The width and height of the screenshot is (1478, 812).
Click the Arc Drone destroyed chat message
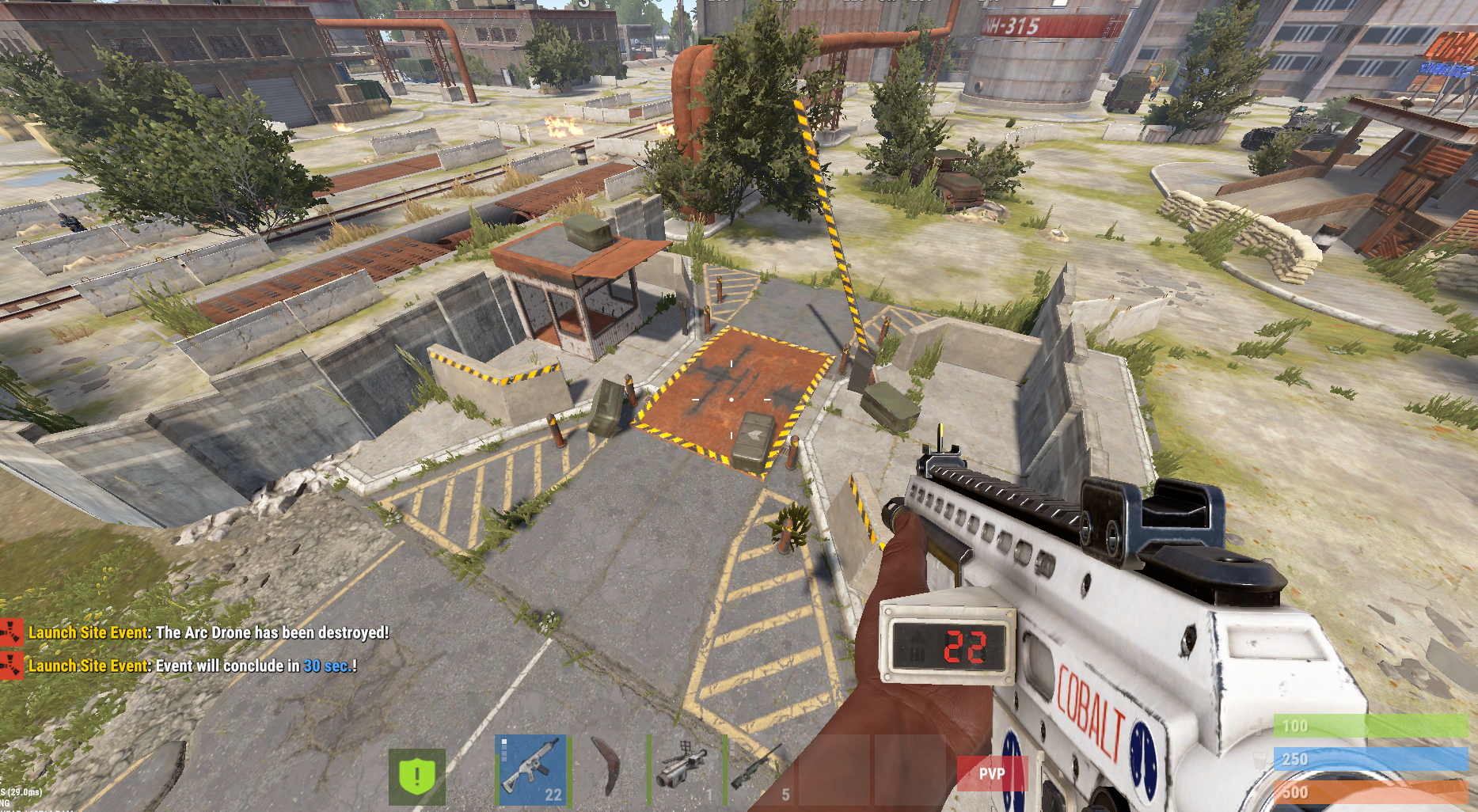(208, 633)
